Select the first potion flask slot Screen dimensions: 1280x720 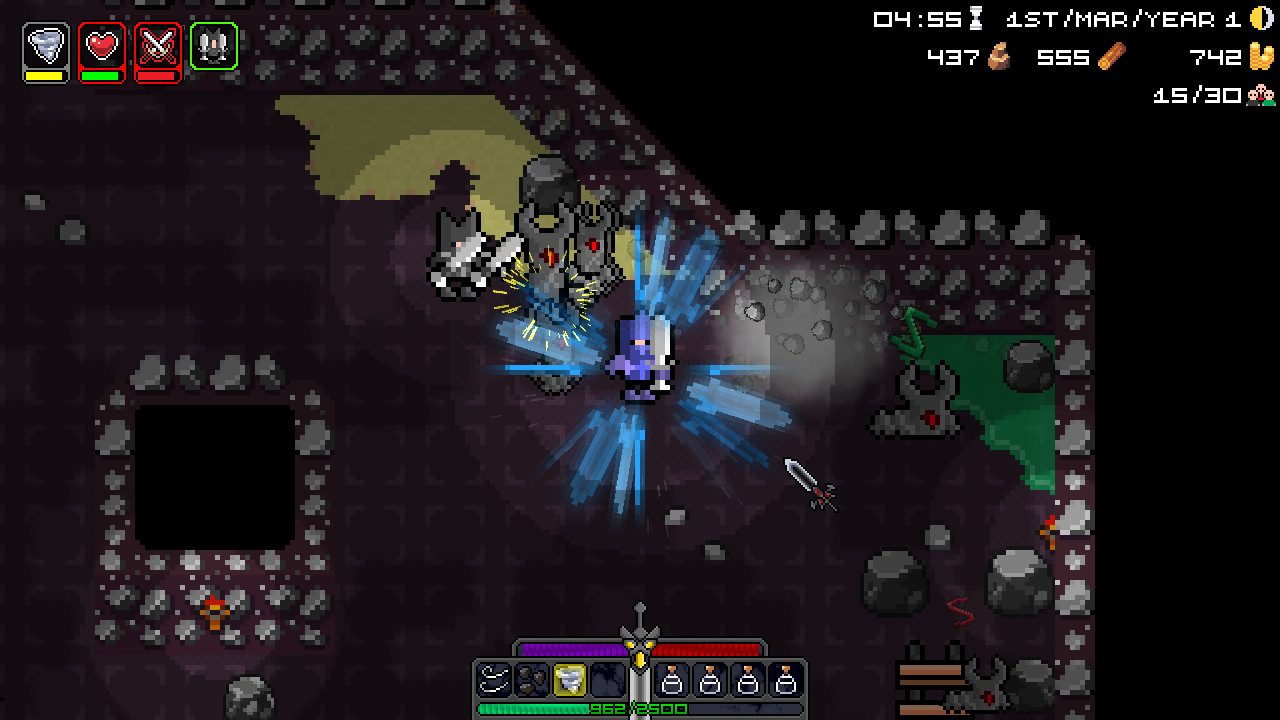[674, 679]
